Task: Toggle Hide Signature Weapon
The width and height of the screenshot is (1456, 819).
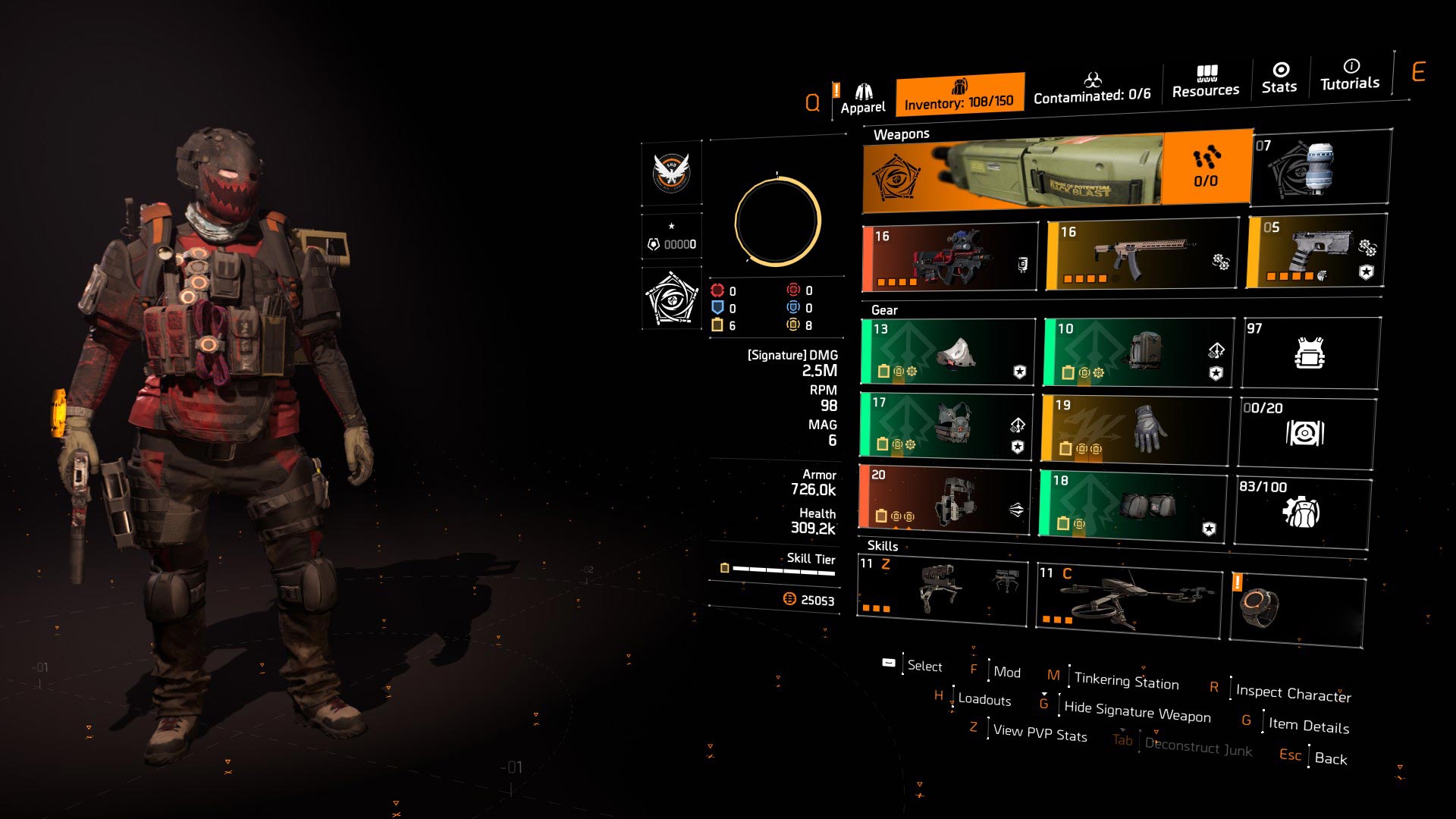Action: pyautogui.click(x=1137, y=711)
